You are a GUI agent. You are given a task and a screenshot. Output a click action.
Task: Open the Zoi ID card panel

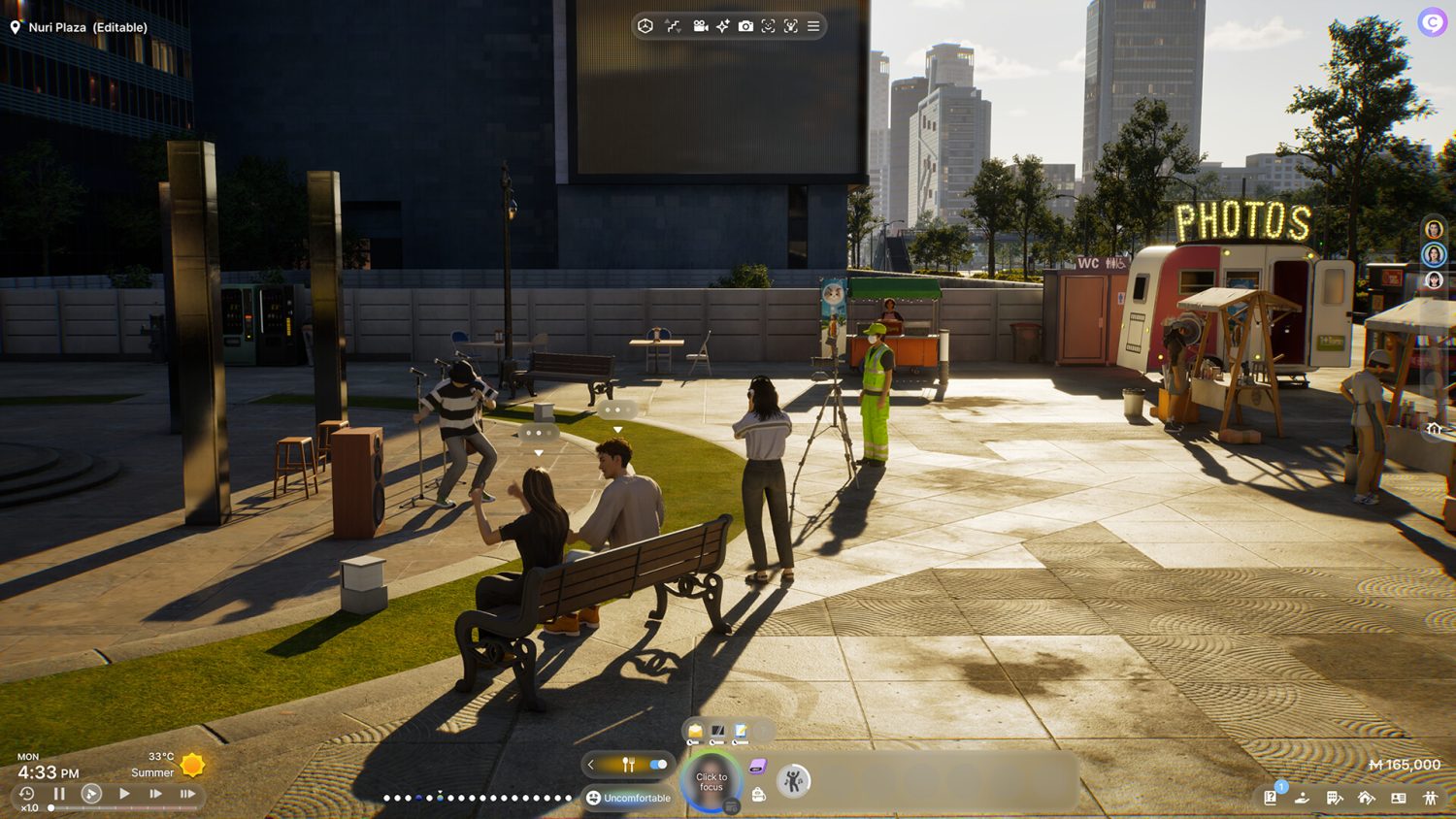coord(1399,797)
